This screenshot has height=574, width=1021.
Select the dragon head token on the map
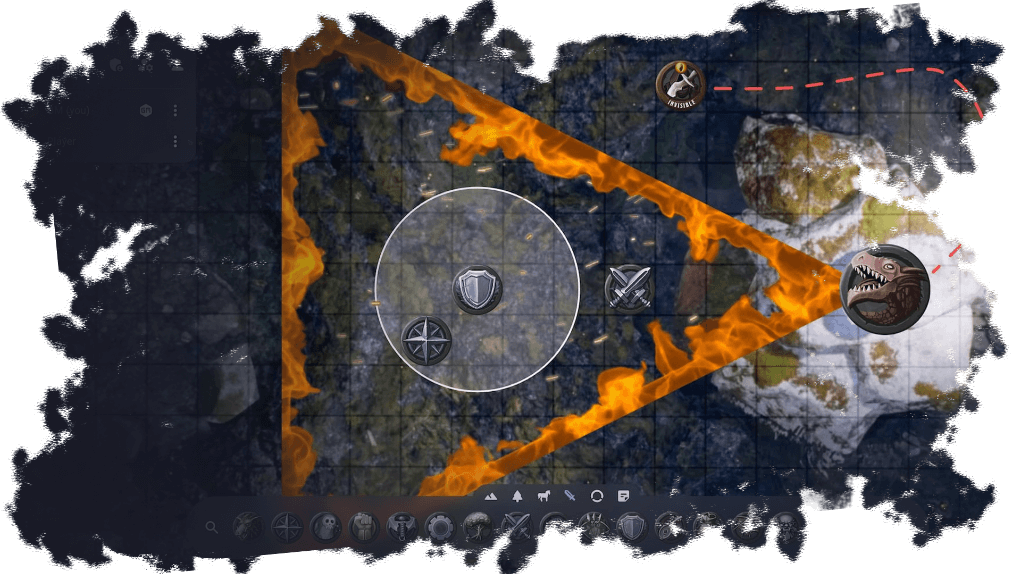885,289
